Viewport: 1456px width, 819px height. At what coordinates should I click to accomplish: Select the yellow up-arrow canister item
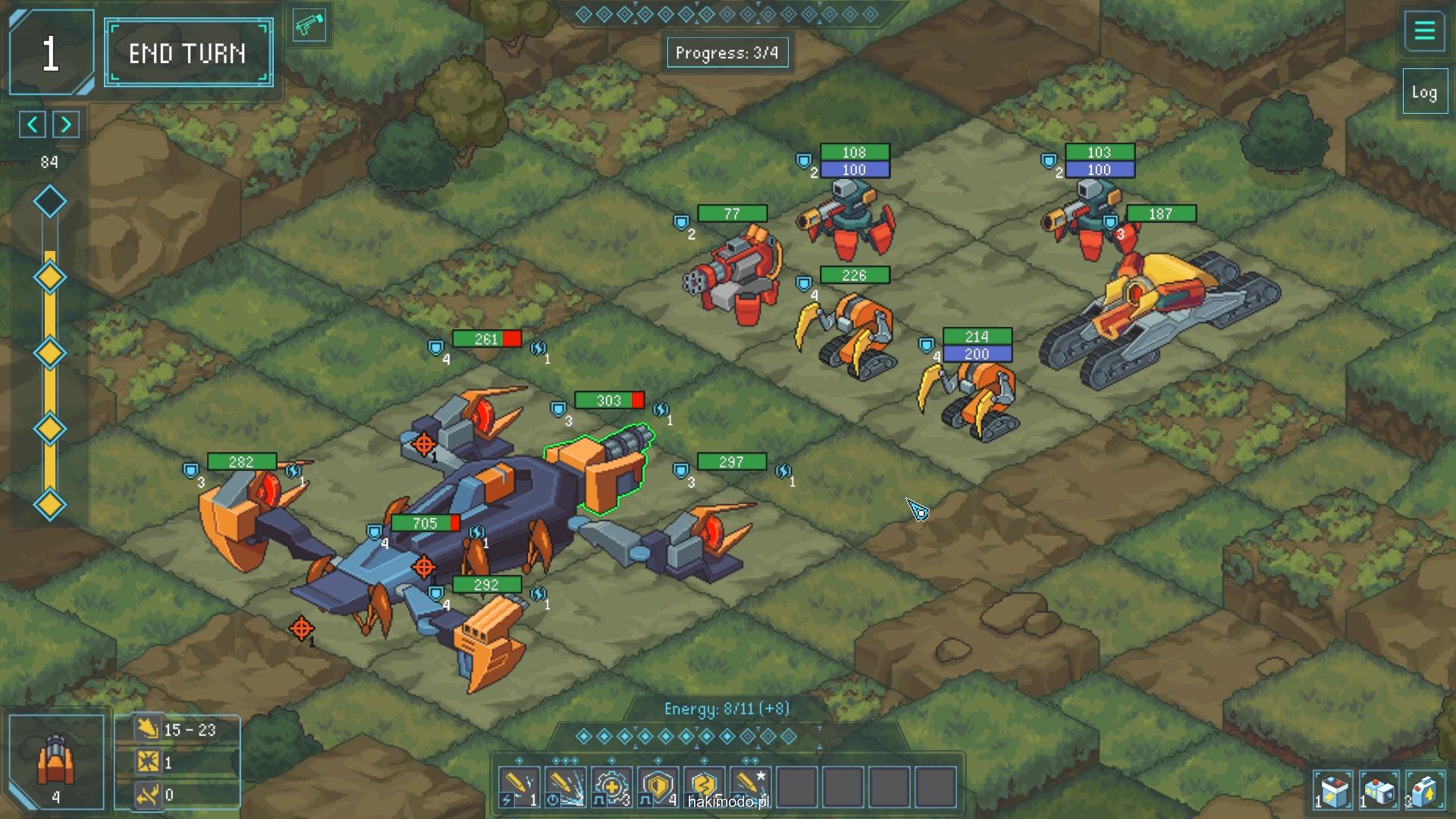click(x=1424, y=792)
